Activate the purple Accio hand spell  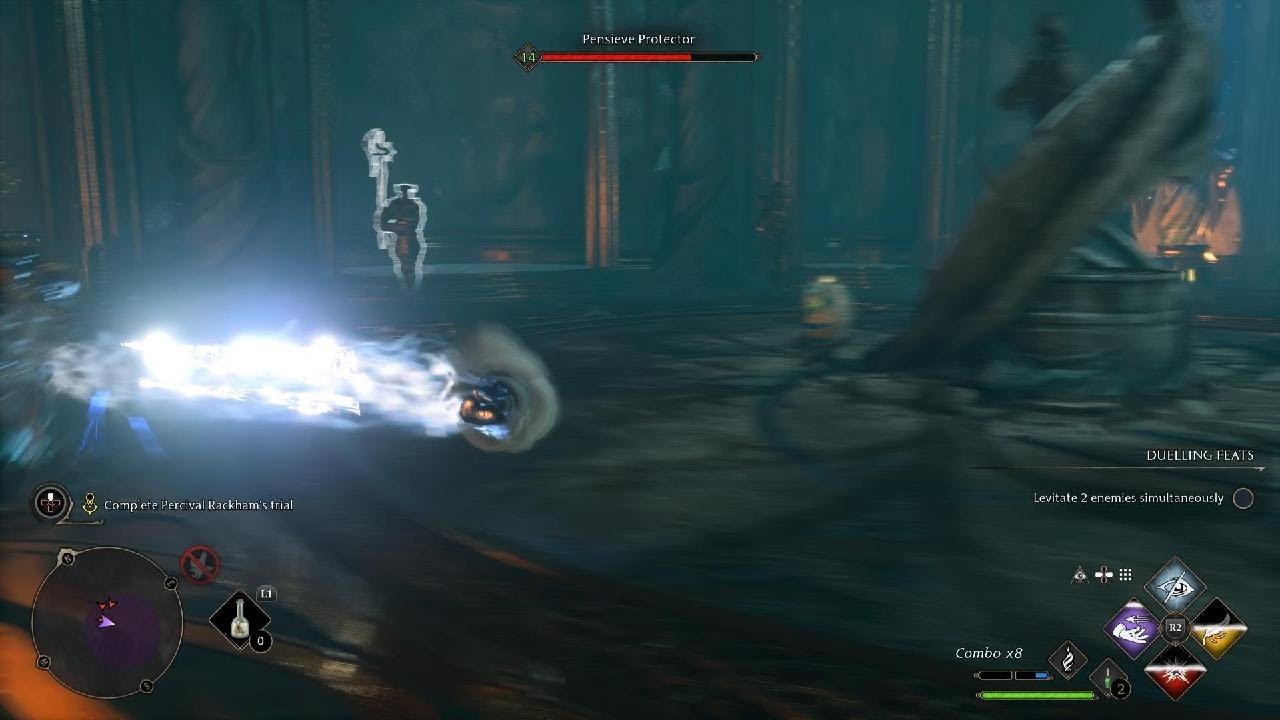(x=1132, y=628)
